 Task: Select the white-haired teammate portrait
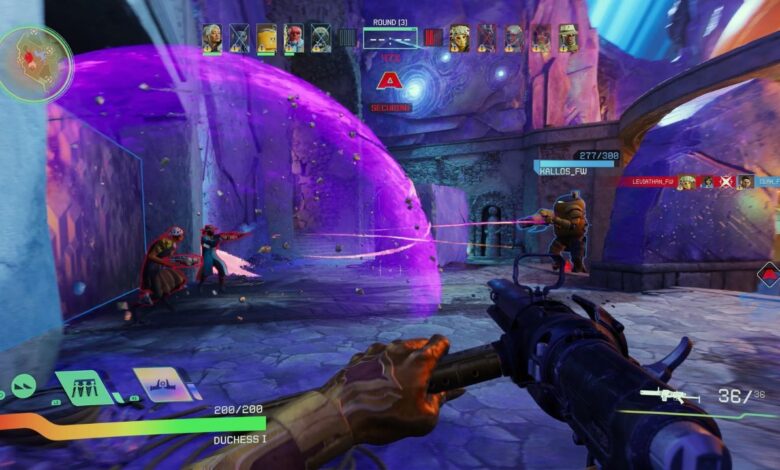tap(212, 38)
